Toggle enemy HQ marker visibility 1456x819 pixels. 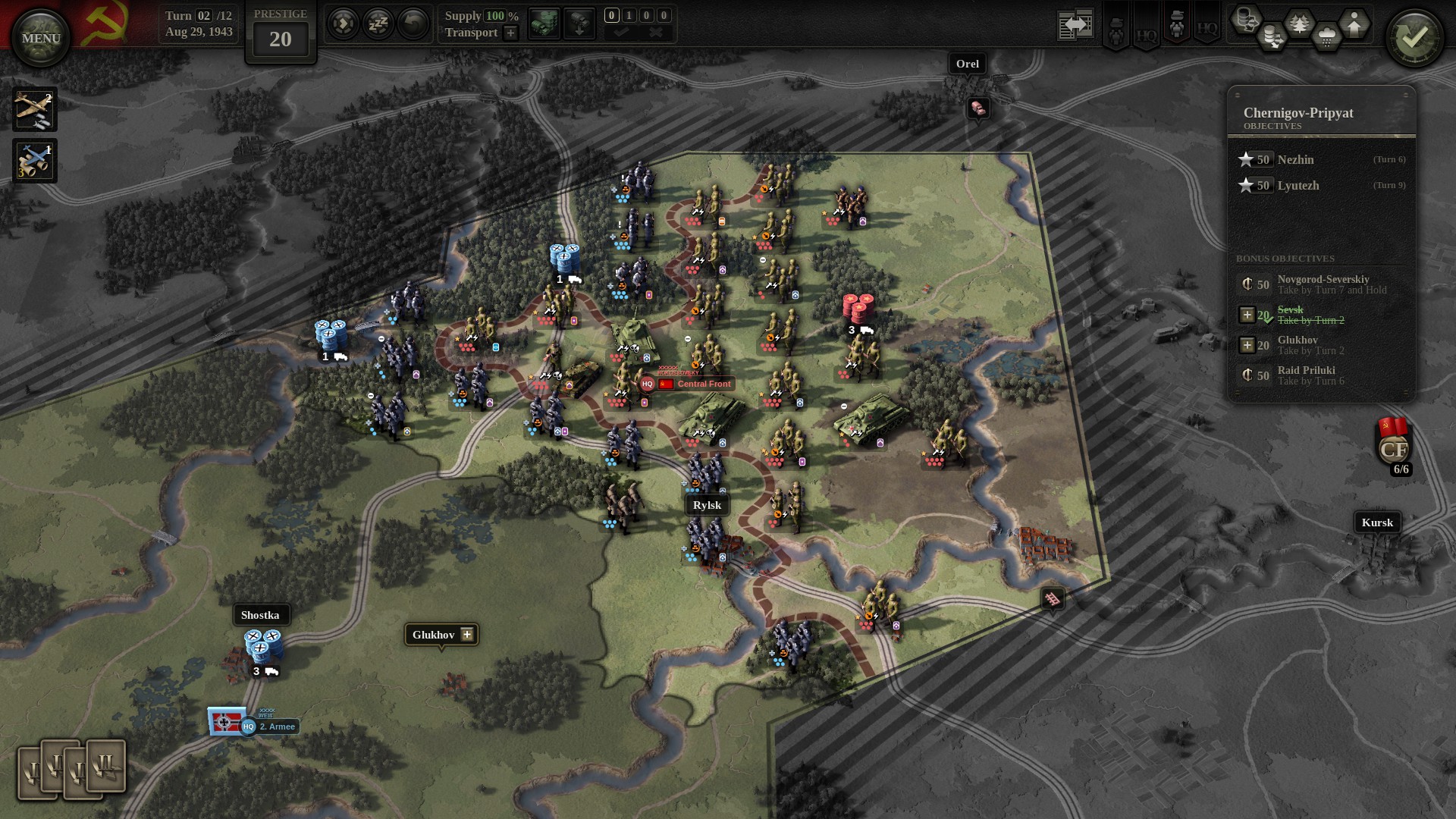point(1206,30)
